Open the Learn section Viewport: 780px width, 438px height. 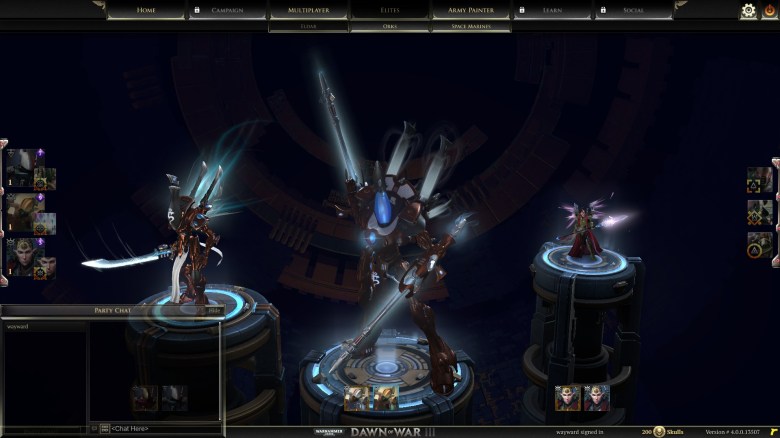[552, 10]
